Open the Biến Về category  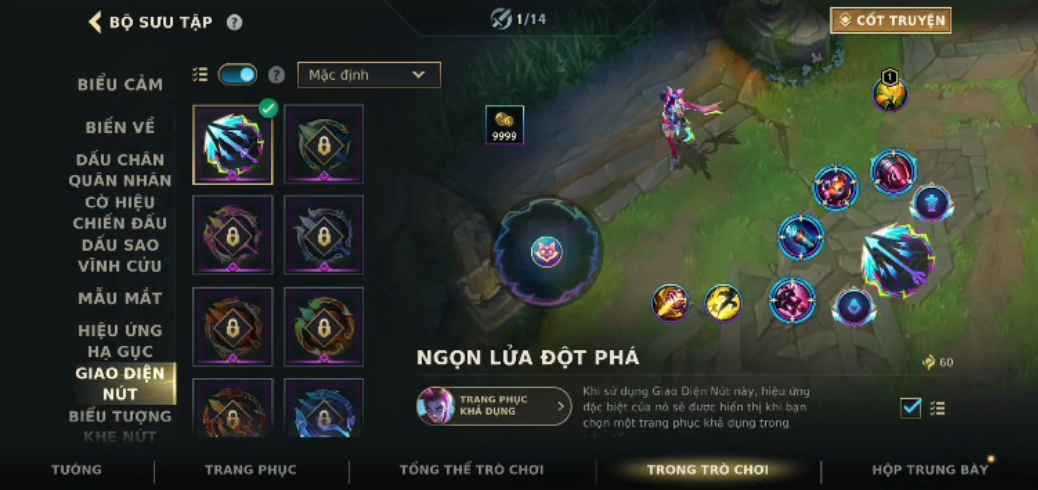point(120,127)
